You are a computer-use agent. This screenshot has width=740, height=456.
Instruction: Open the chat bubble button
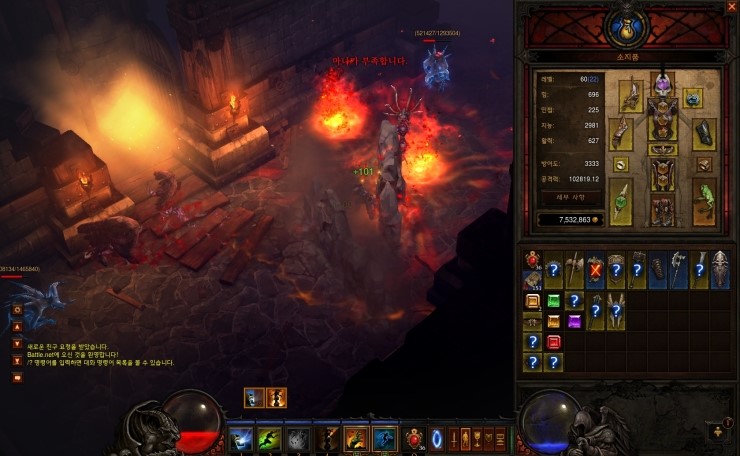[17, 378]
